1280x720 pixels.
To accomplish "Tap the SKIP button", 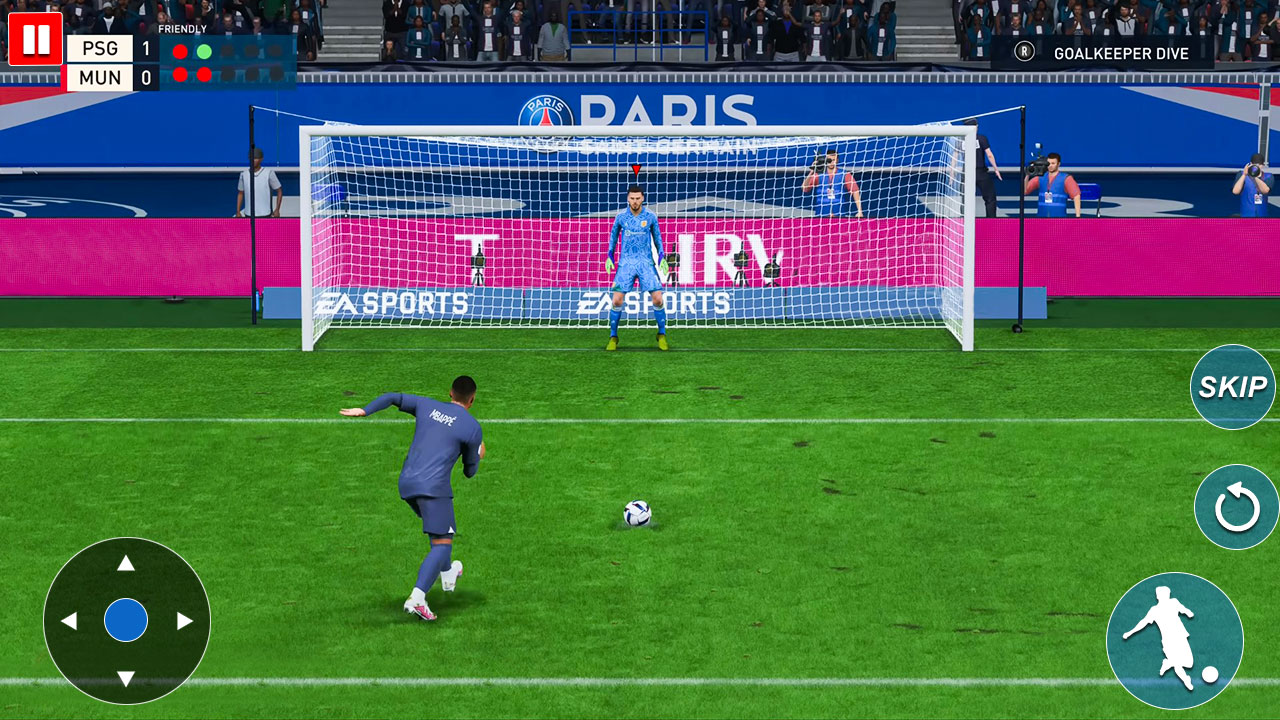I will 1232,386.
